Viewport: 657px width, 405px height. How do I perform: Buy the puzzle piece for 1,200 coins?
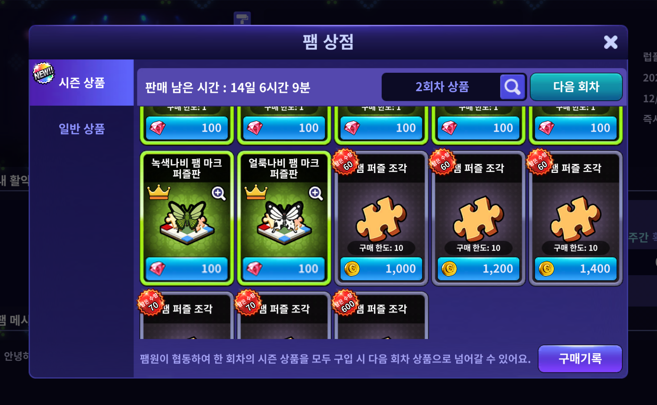(x=478, y=268)
